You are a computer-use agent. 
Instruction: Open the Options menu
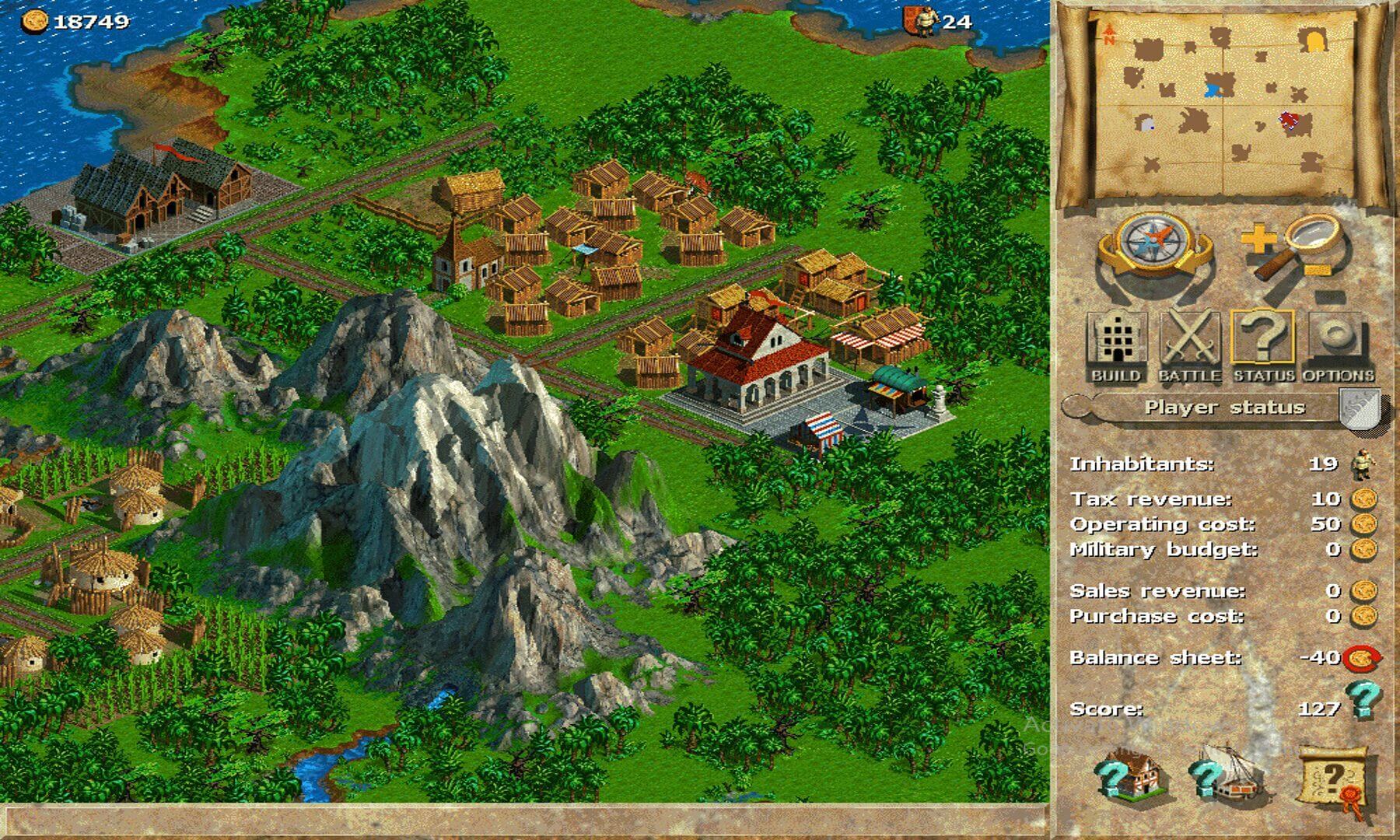(1337, 346)
